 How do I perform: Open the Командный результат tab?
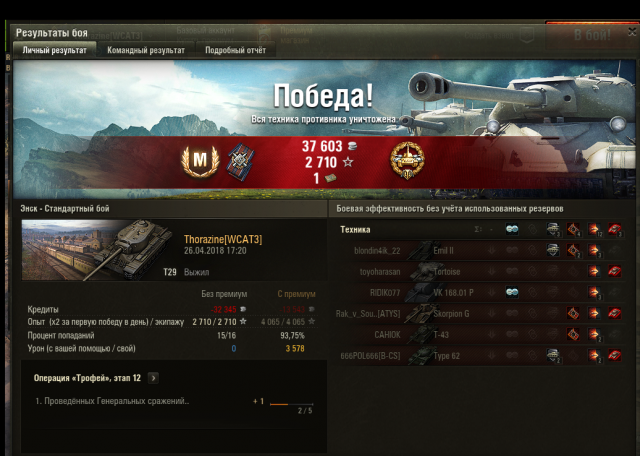pos(145,49)
